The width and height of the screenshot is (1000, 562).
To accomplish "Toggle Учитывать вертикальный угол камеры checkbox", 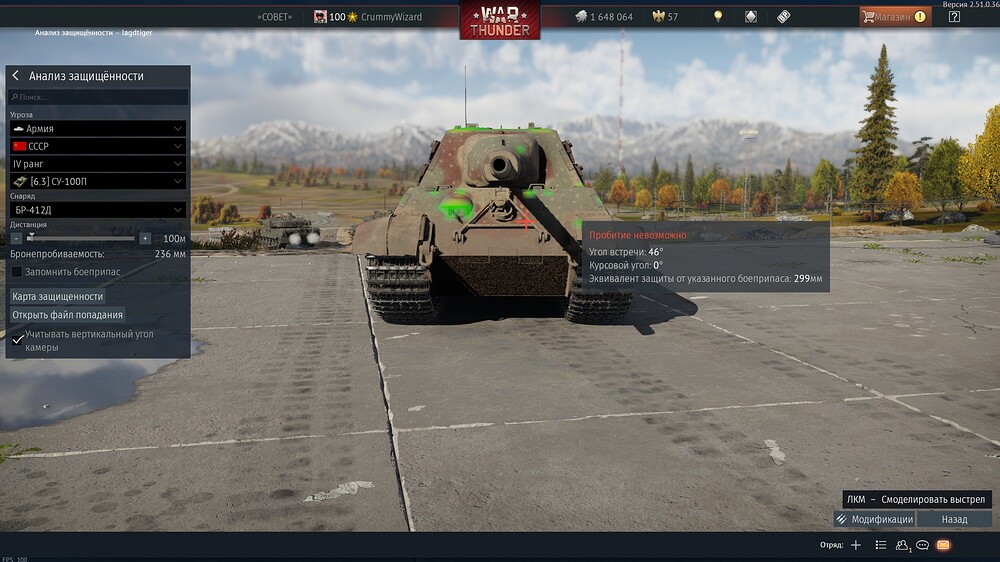I will click(18, 340).
